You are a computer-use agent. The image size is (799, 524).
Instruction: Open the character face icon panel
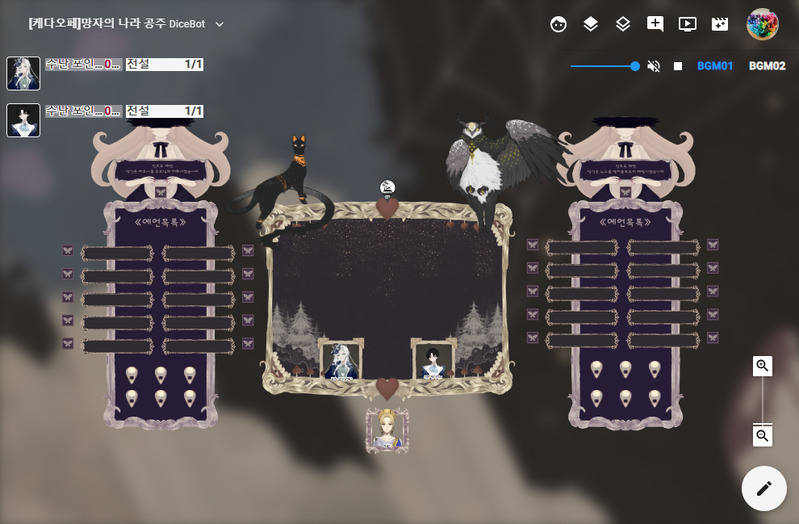coord(559,24)
